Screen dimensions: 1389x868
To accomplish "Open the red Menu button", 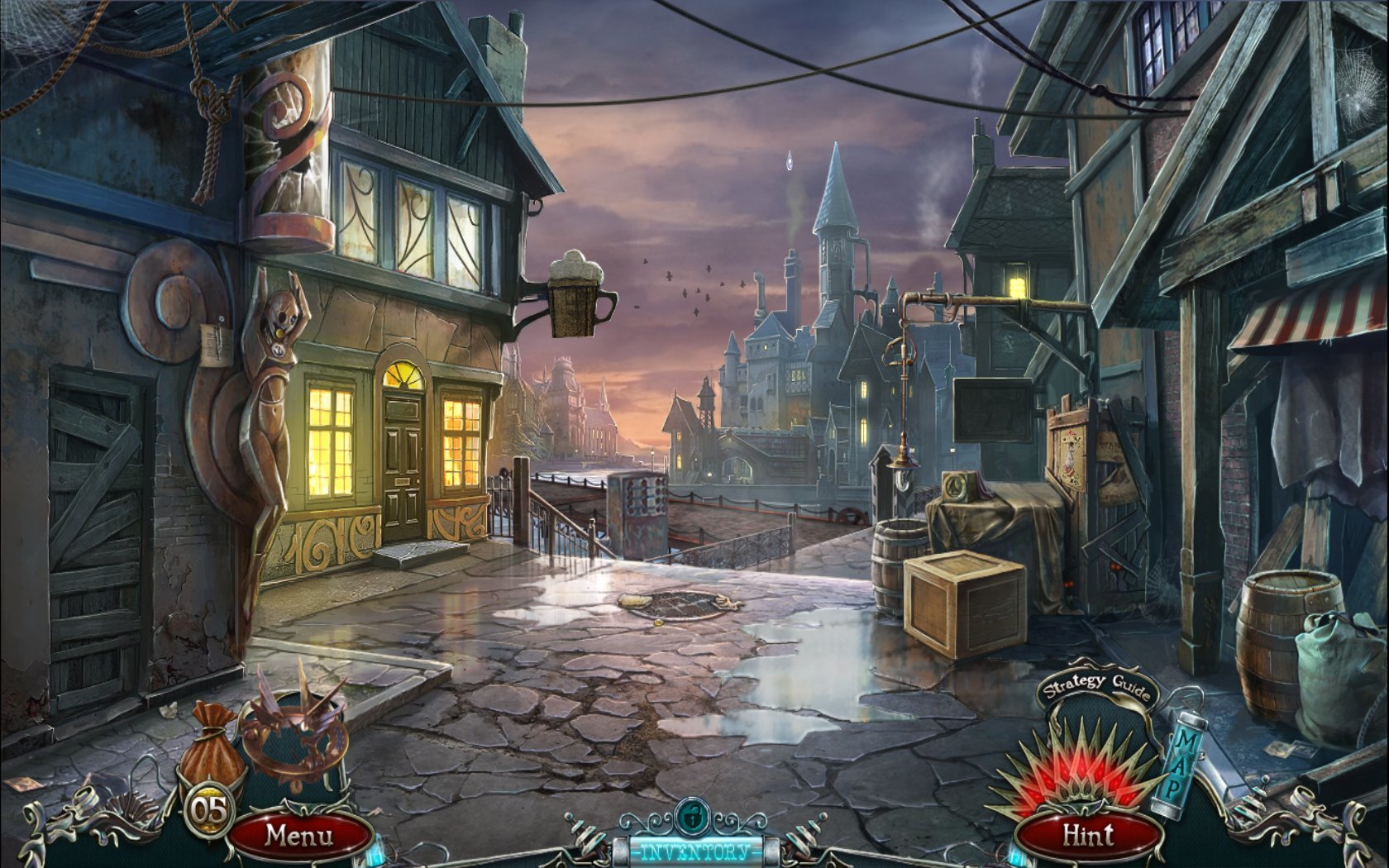I will (x=299, y=835).
